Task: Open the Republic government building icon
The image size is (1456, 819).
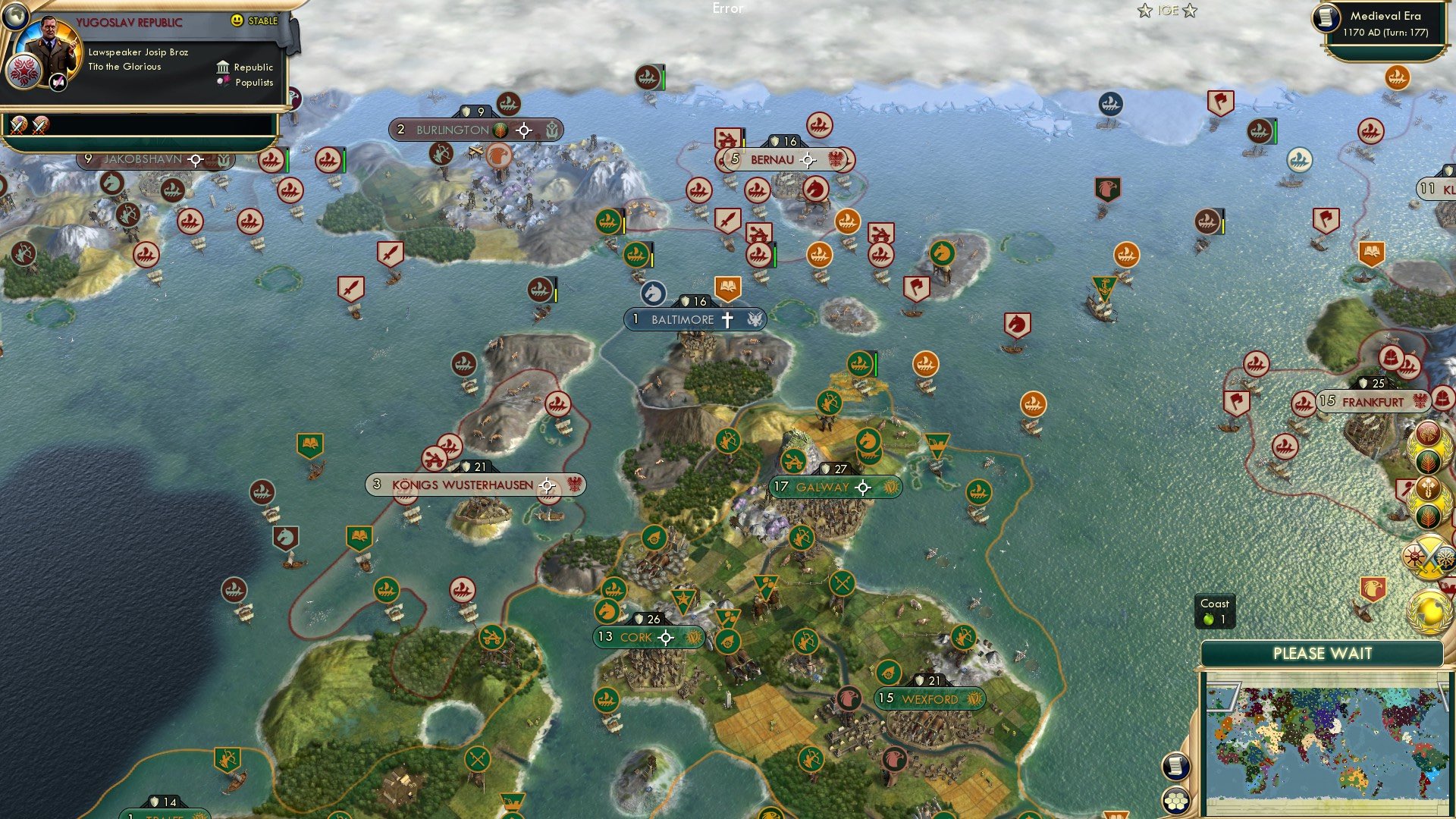Action: click(223, 67)
